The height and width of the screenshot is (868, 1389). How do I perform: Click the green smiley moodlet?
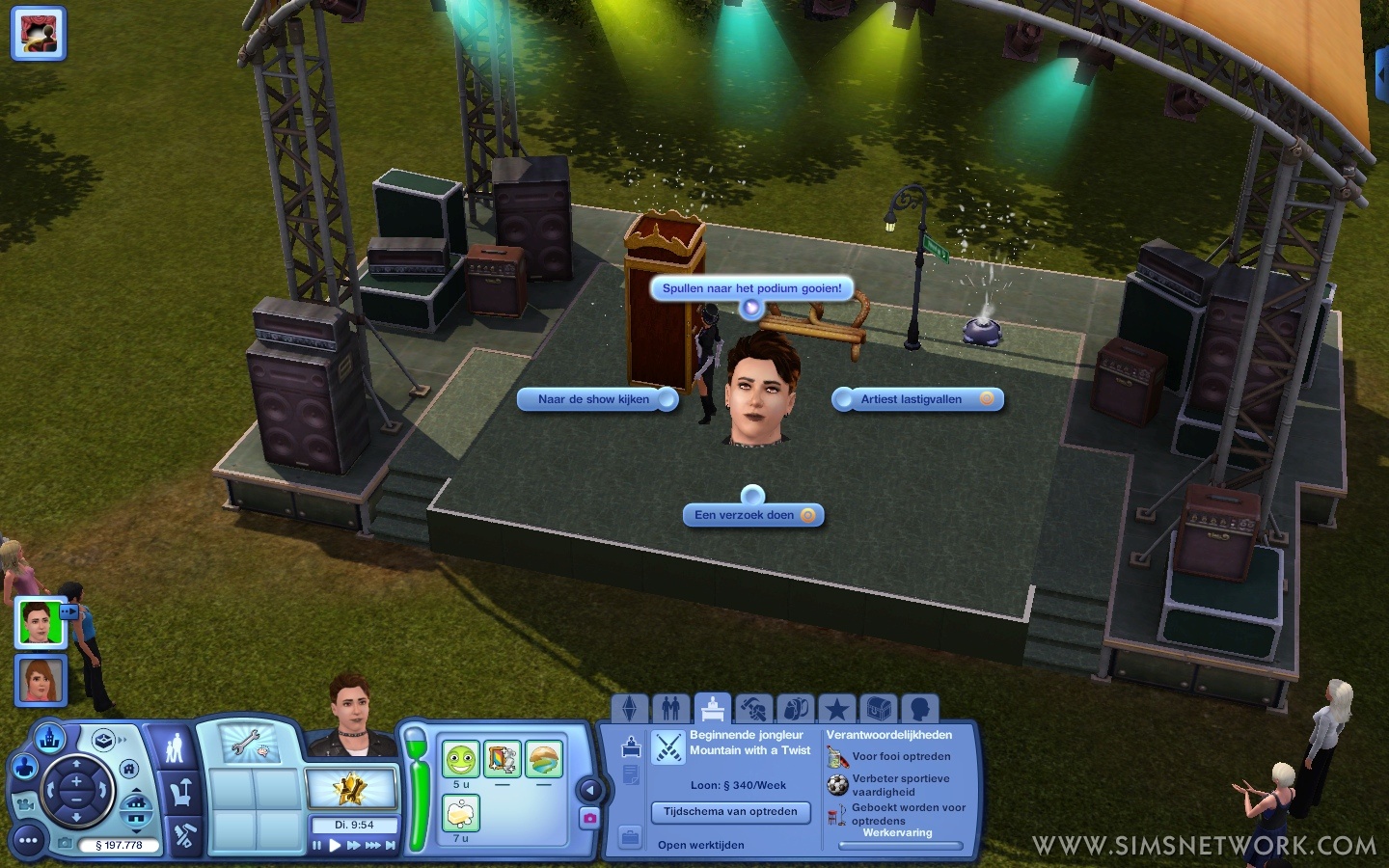[x=461, y=760]
